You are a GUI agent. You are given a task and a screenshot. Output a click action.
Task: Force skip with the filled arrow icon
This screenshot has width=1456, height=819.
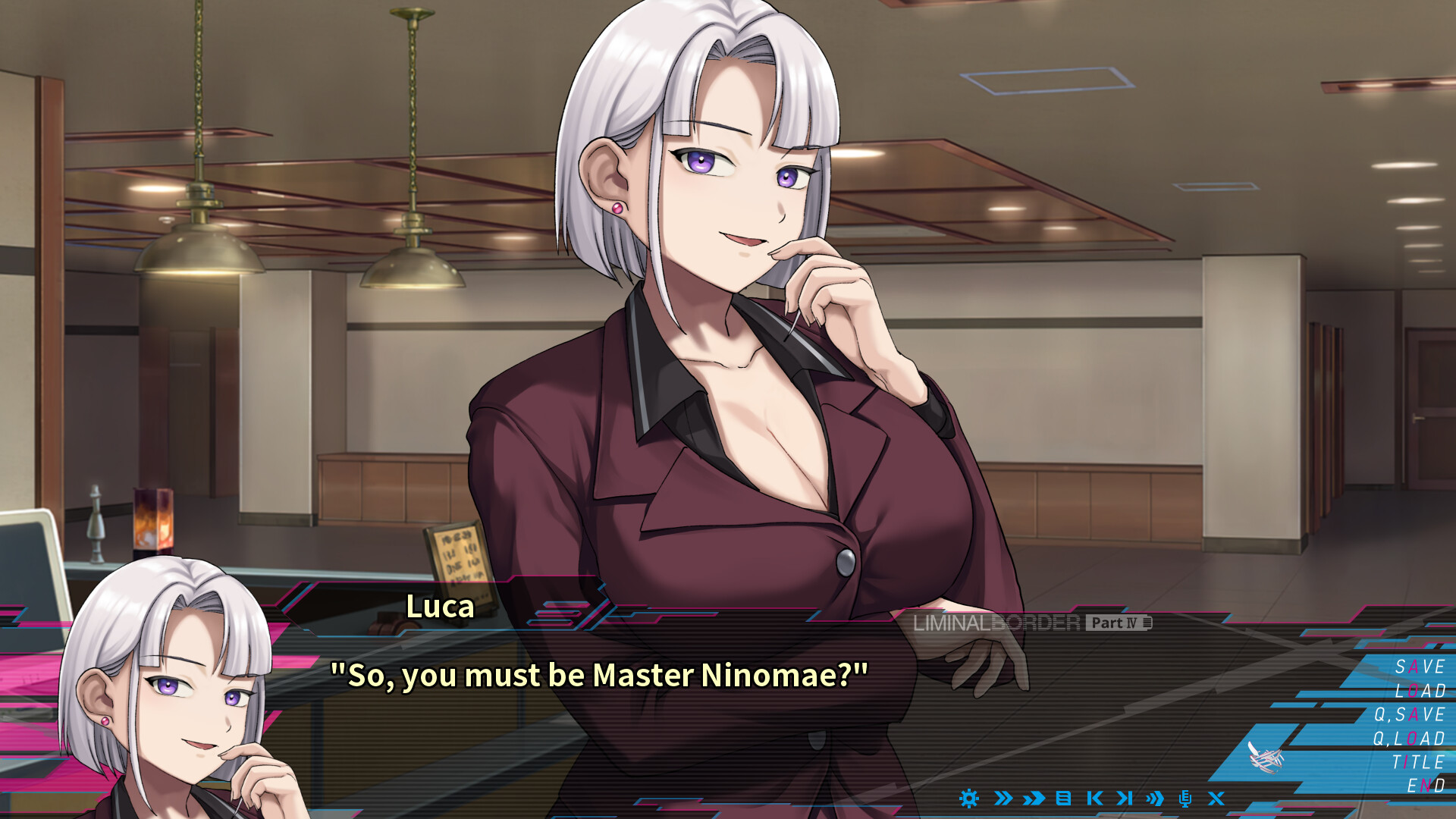(x=1033, y=799)
